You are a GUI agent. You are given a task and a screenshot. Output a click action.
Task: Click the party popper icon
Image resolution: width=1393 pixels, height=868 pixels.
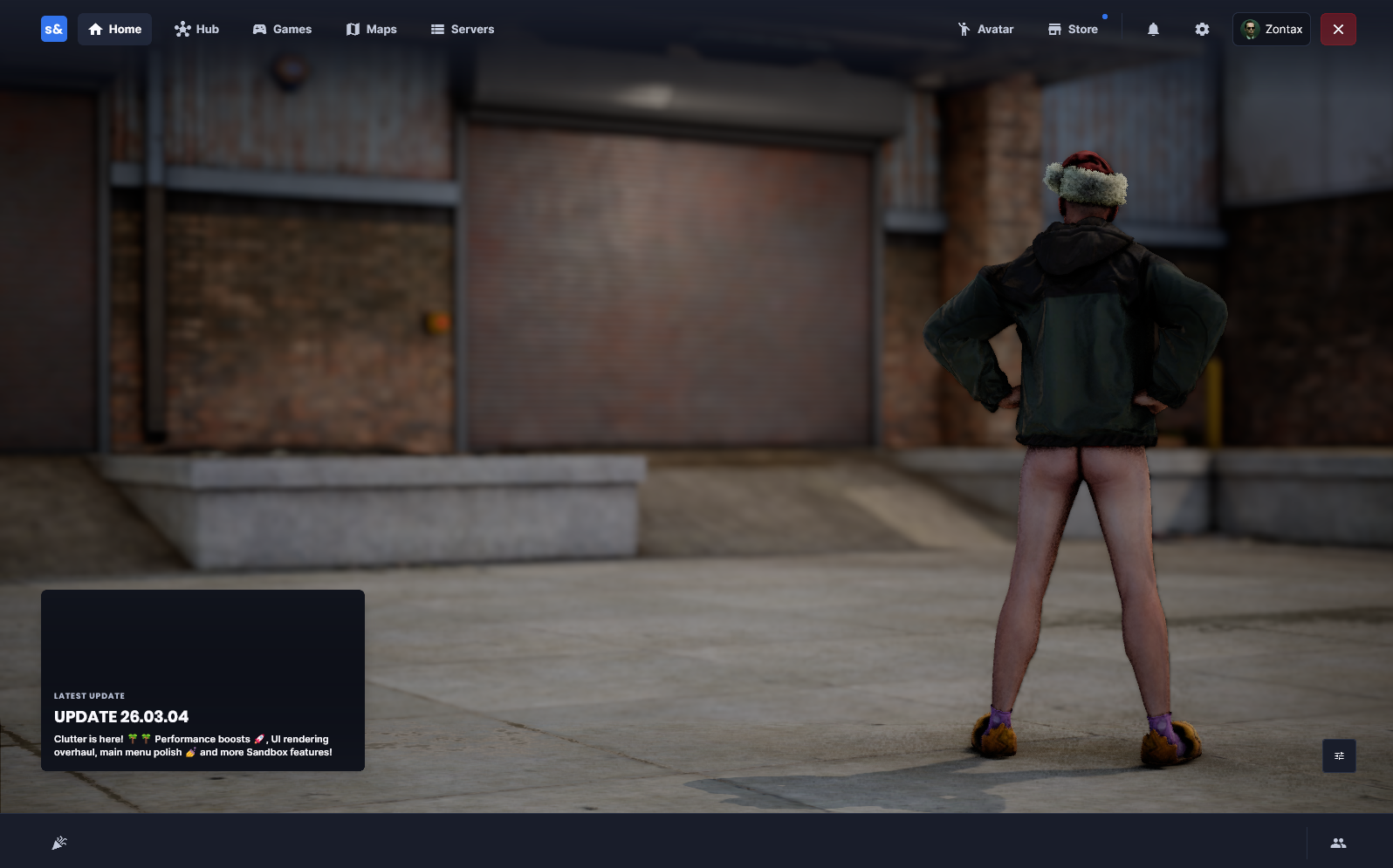(59, 843)
